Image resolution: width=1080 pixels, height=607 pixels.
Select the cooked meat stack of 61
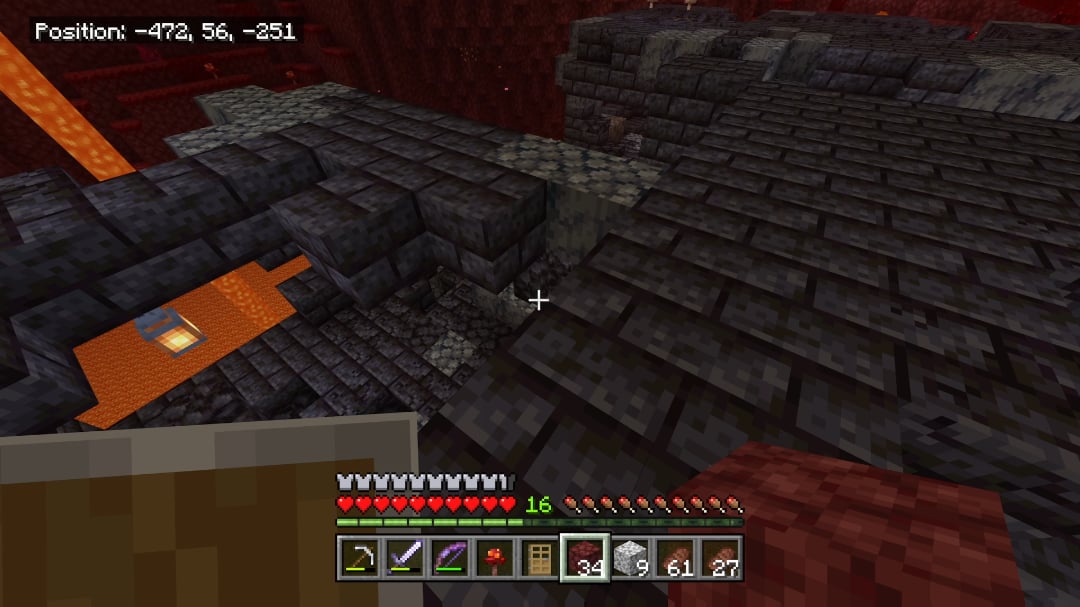click(676, 555)
